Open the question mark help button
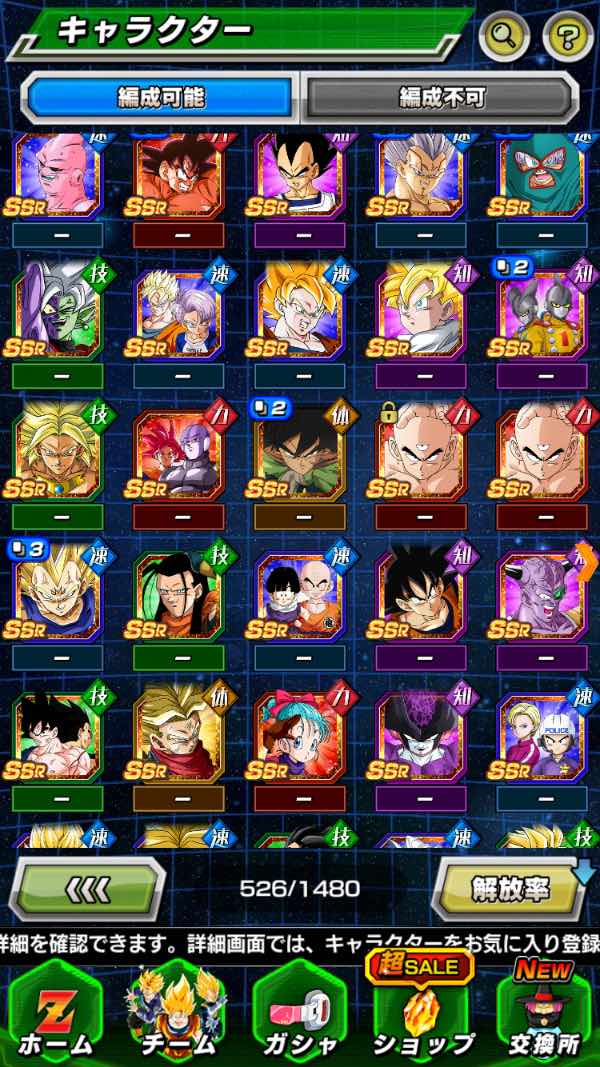This screenshot has width=600, height=1067. [x=567, y=37]
